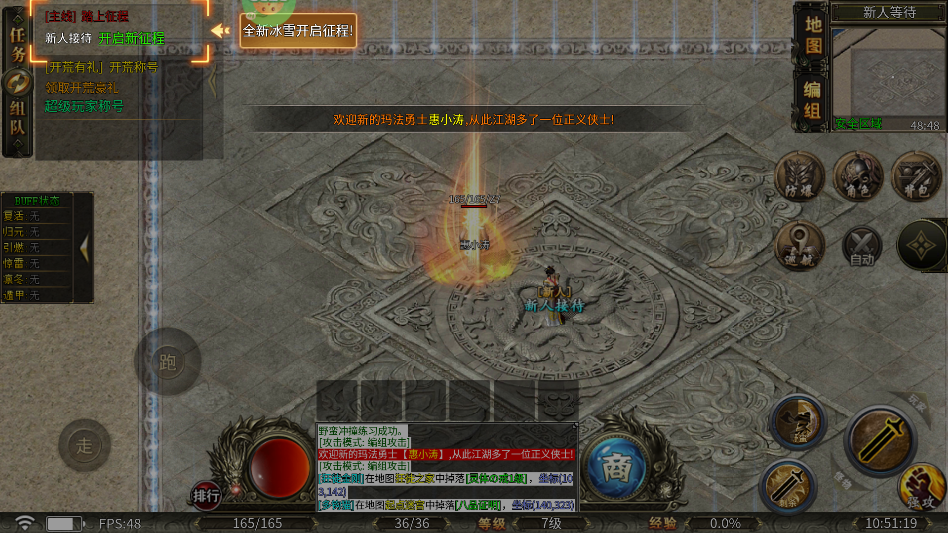Open the 角色 character sheet

point(857,175)
